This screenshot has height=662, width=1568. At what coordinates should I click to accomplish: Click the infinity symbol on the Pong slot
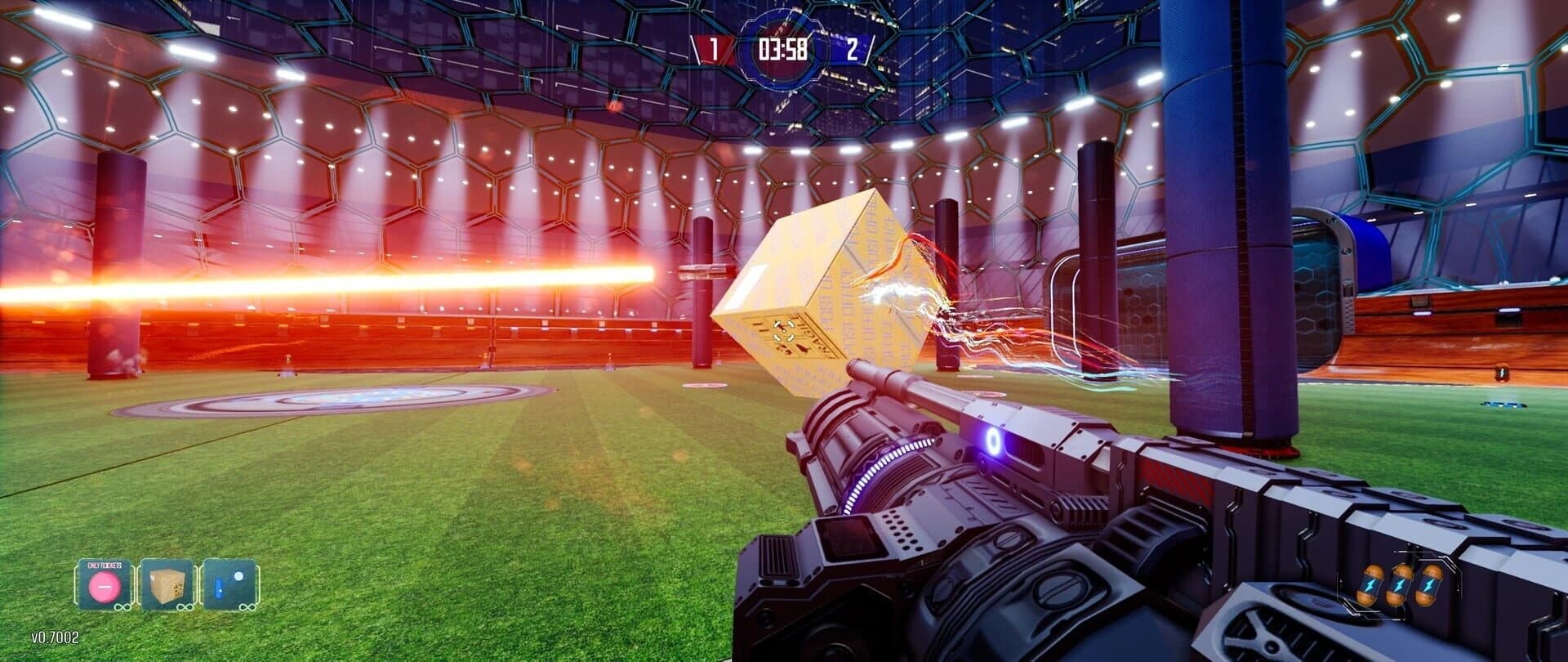point(246,607)
